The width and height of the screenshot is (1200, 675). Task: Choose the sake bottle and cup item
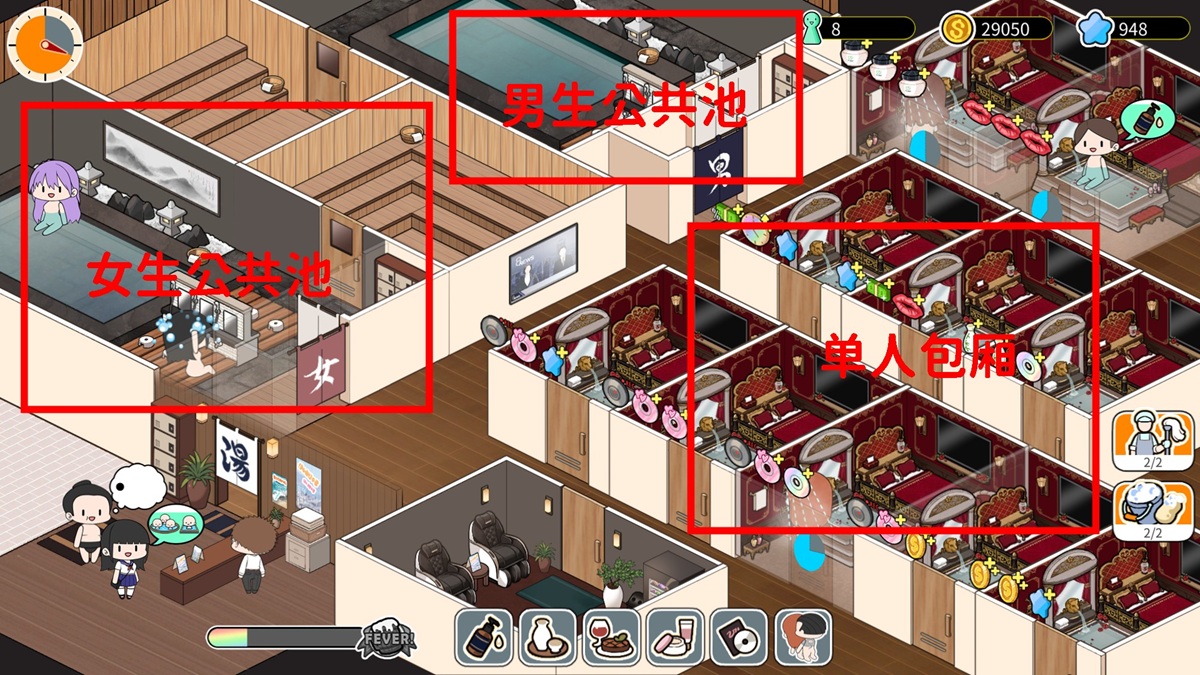pyautogui.click(x=547, y=637)
